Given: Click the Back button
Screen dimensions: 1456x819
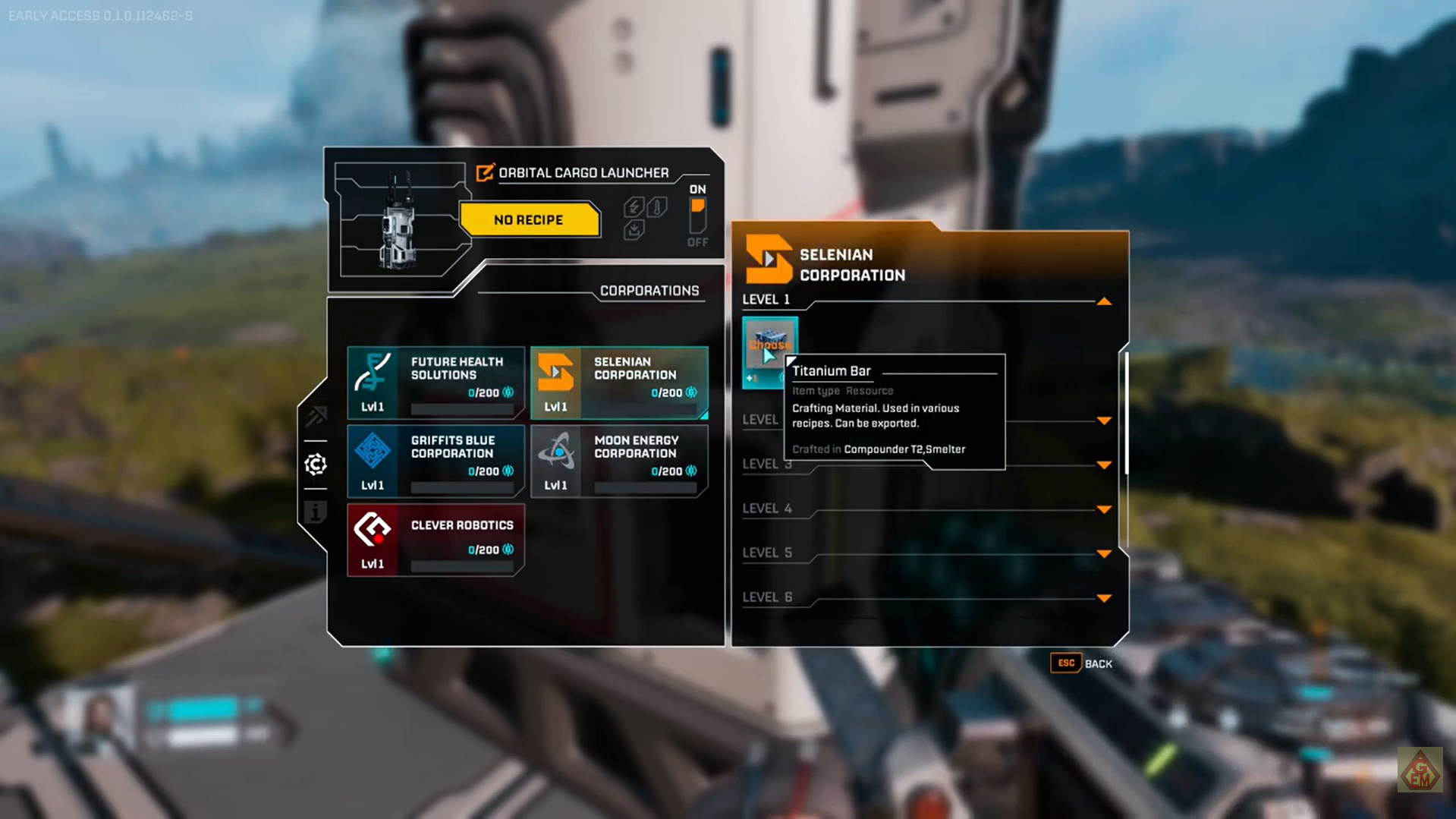Looking at the screenshot, I should (x=1081, y=663).
